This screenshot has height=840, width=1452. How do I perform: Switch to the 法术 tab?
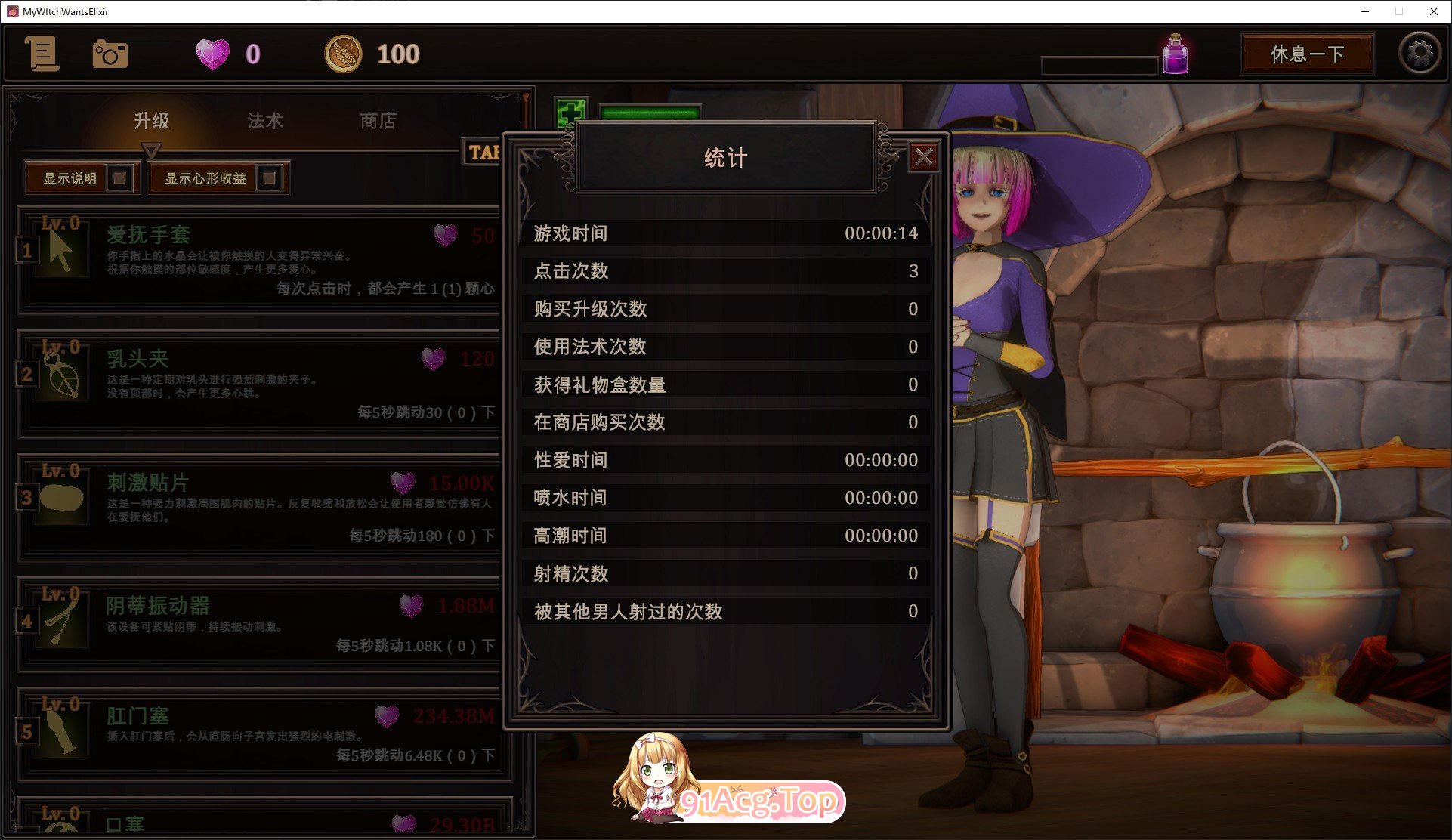click(264, 122)
